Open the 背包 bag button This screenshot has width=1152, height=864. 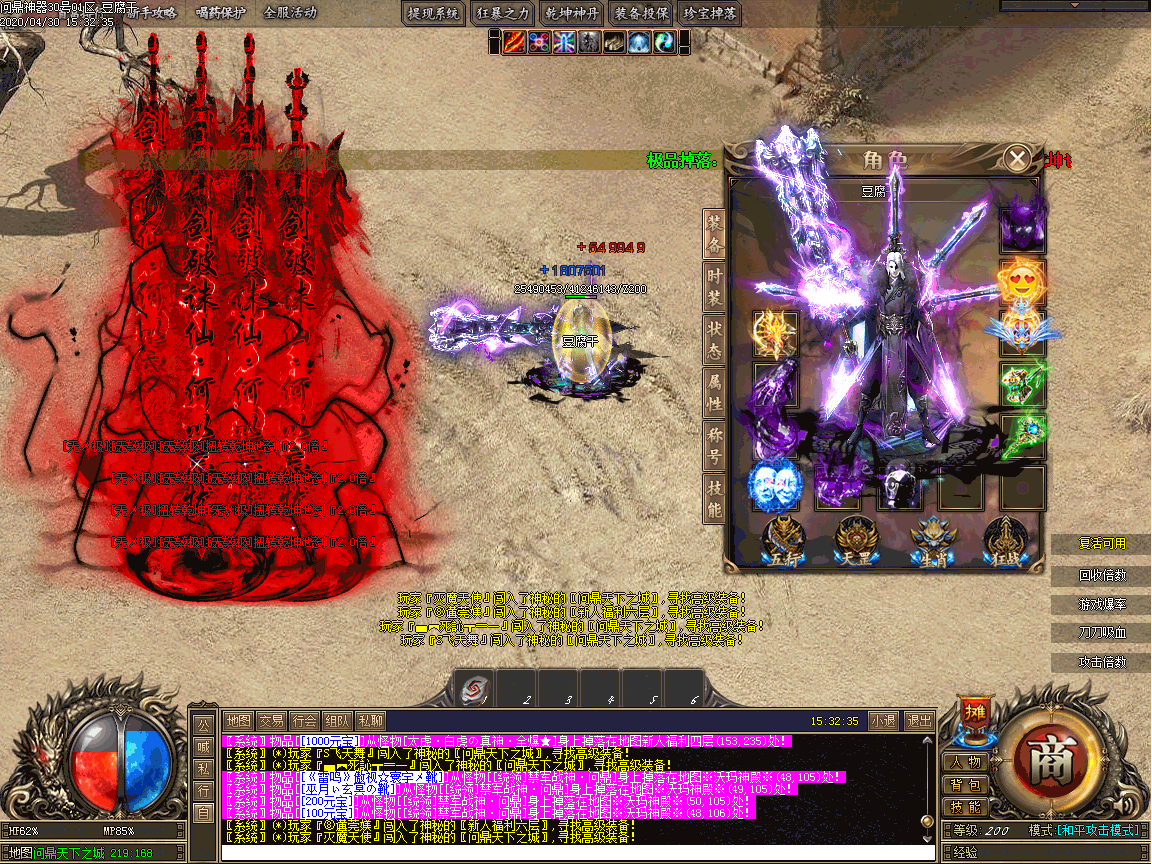coord(966,785)
